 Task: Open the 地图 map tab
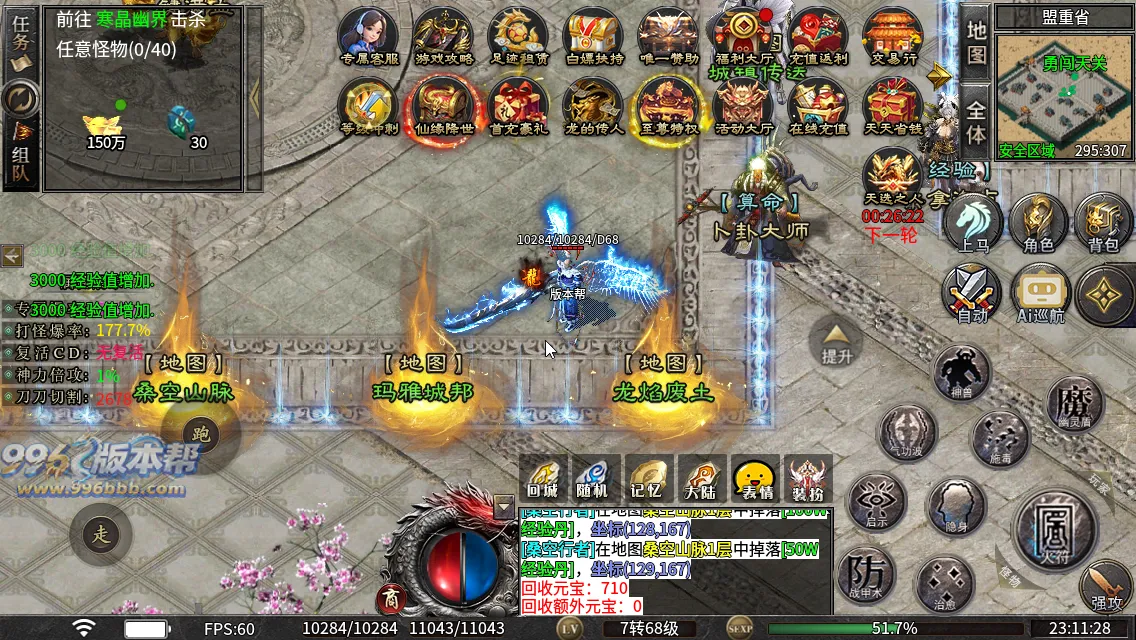(977, 42)
